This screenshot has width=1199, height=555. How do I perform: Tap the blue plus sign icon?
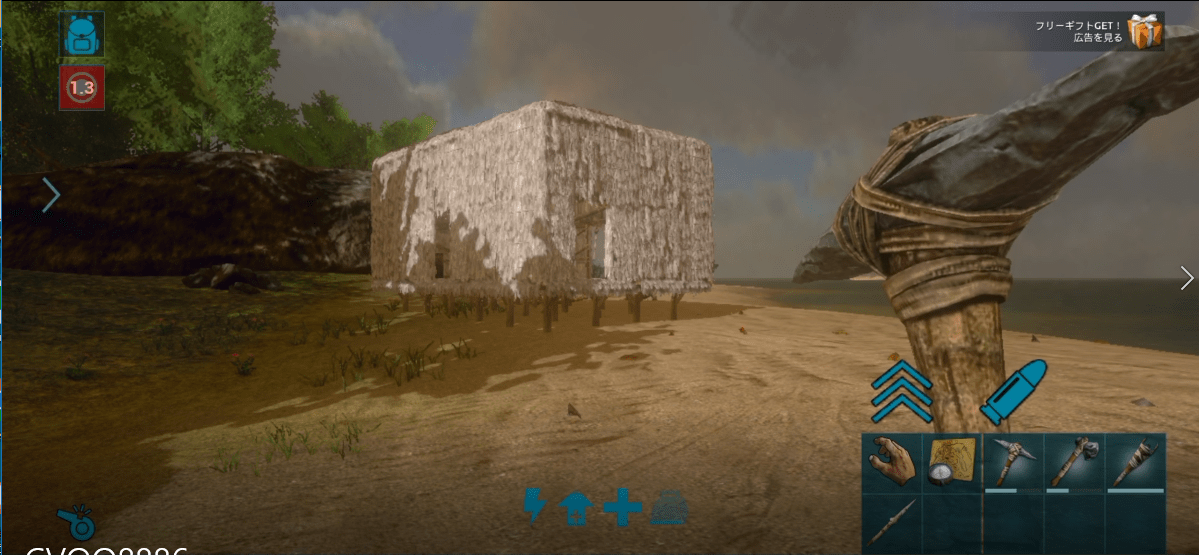coord(622,507)
